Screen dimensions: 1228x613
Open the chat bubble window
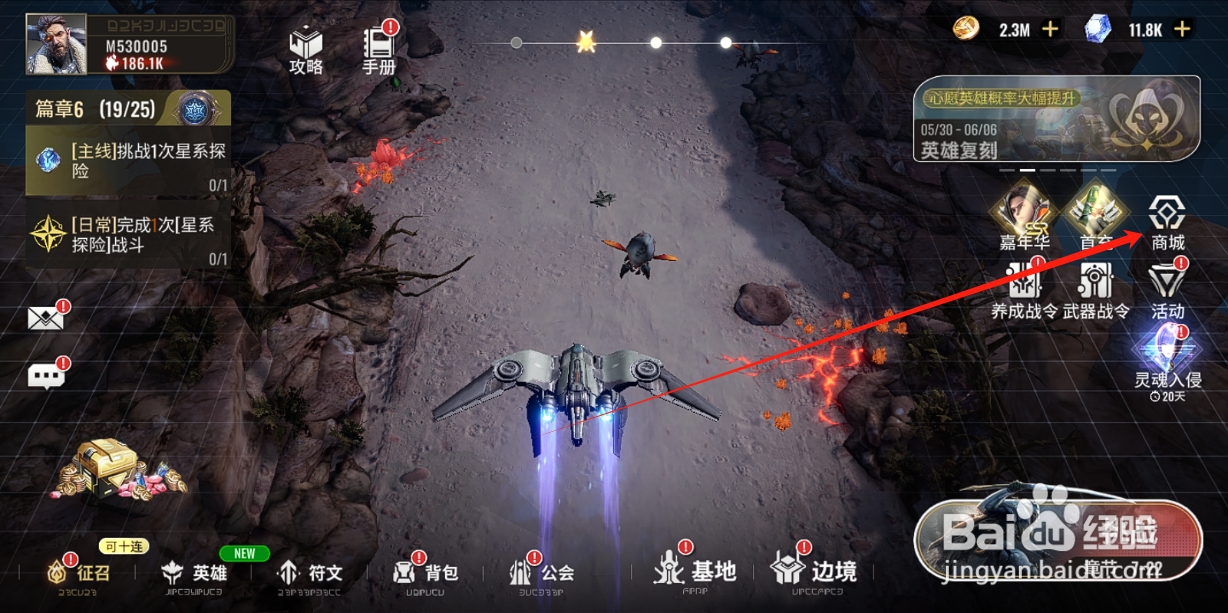coord(46,376)
